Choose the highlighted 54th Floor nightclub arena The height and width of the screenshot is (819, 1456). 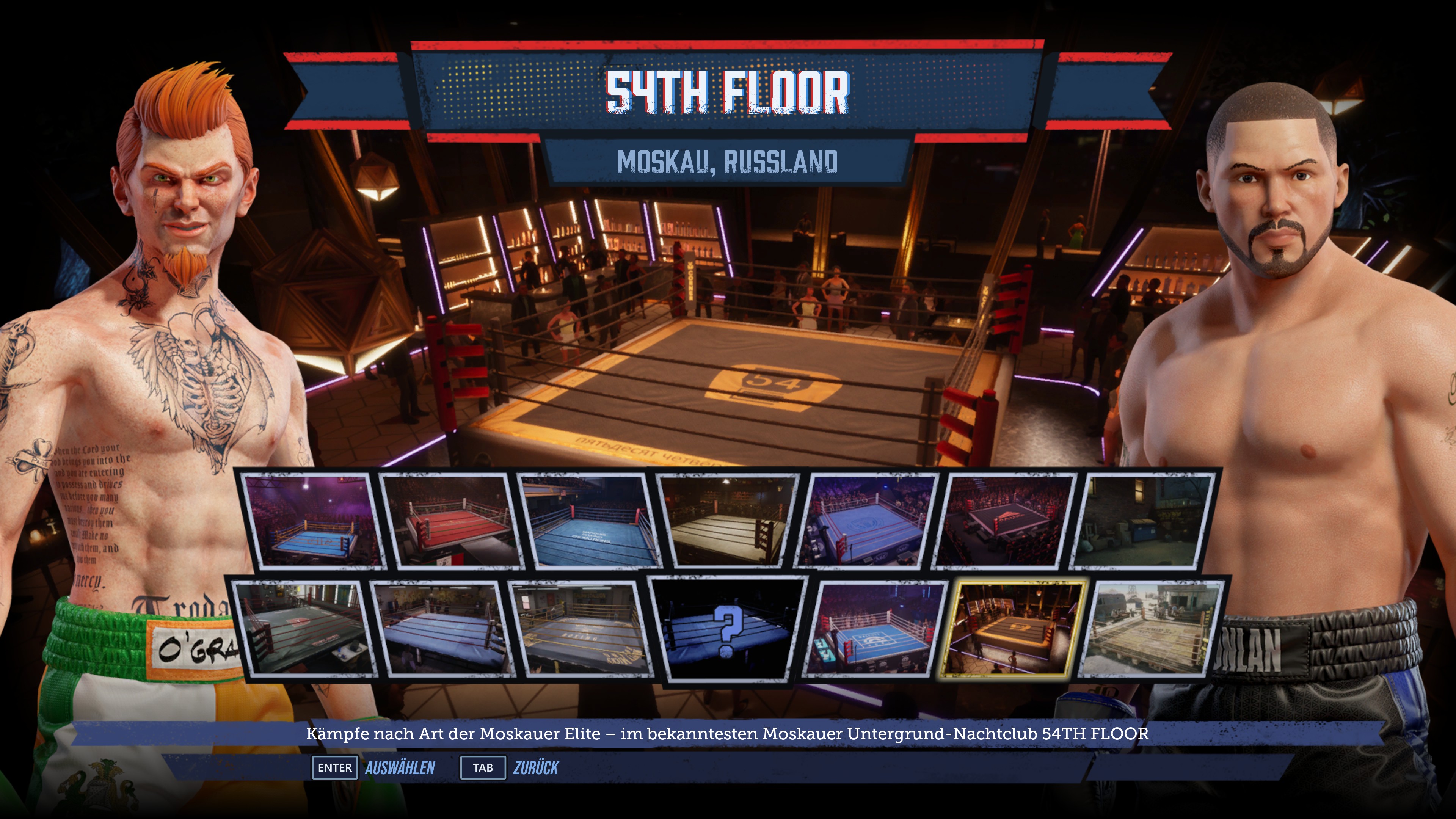[x=1013, y=628]
